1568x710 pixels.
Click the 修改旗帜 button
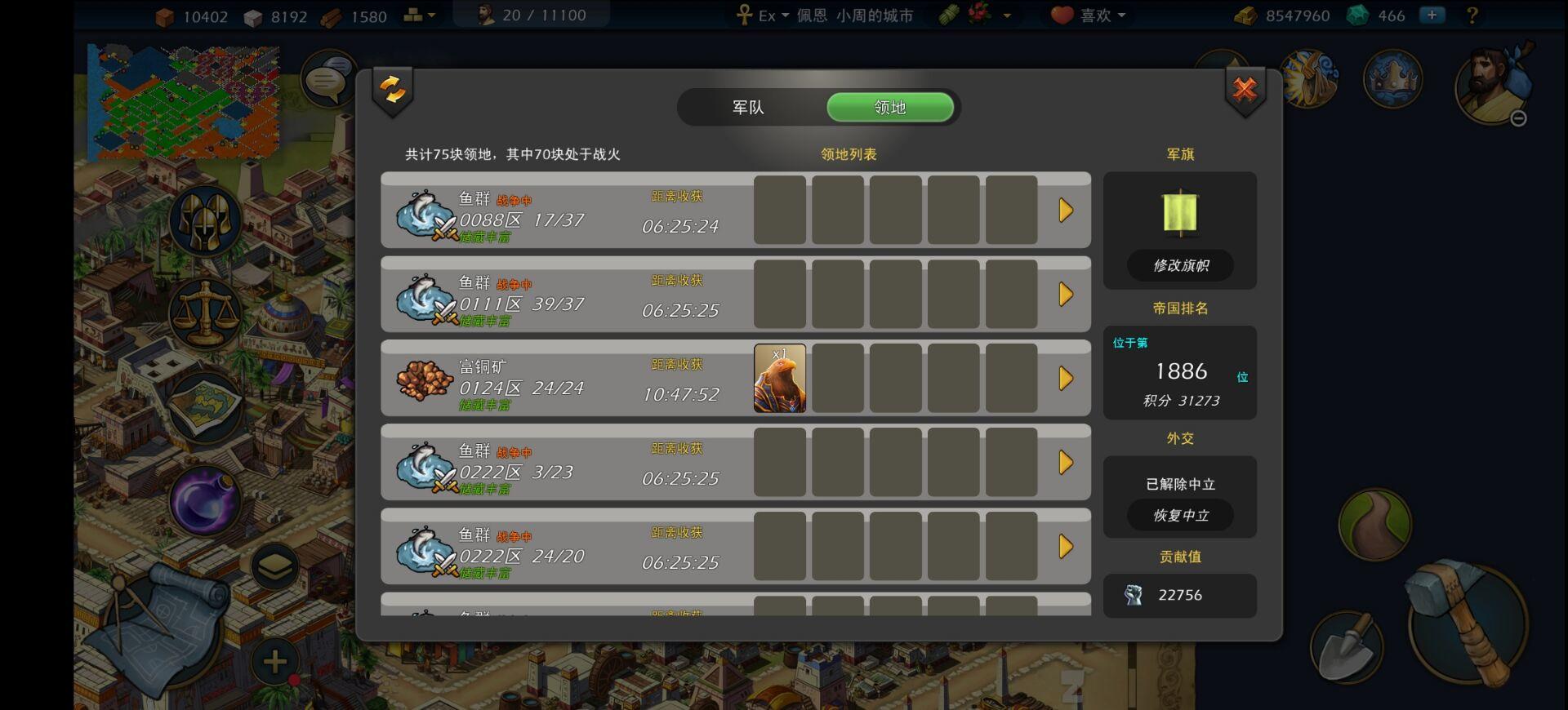click(1180, 265)
